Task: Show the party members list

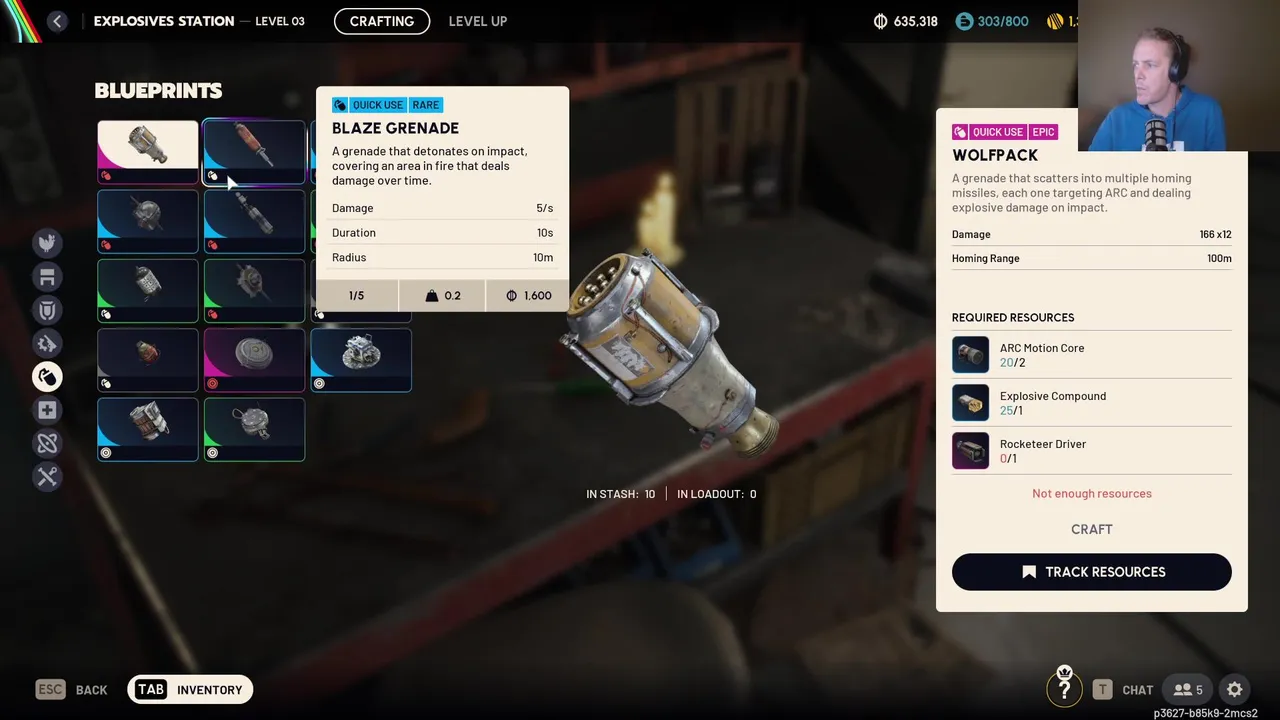Action: click(1188, 689)
